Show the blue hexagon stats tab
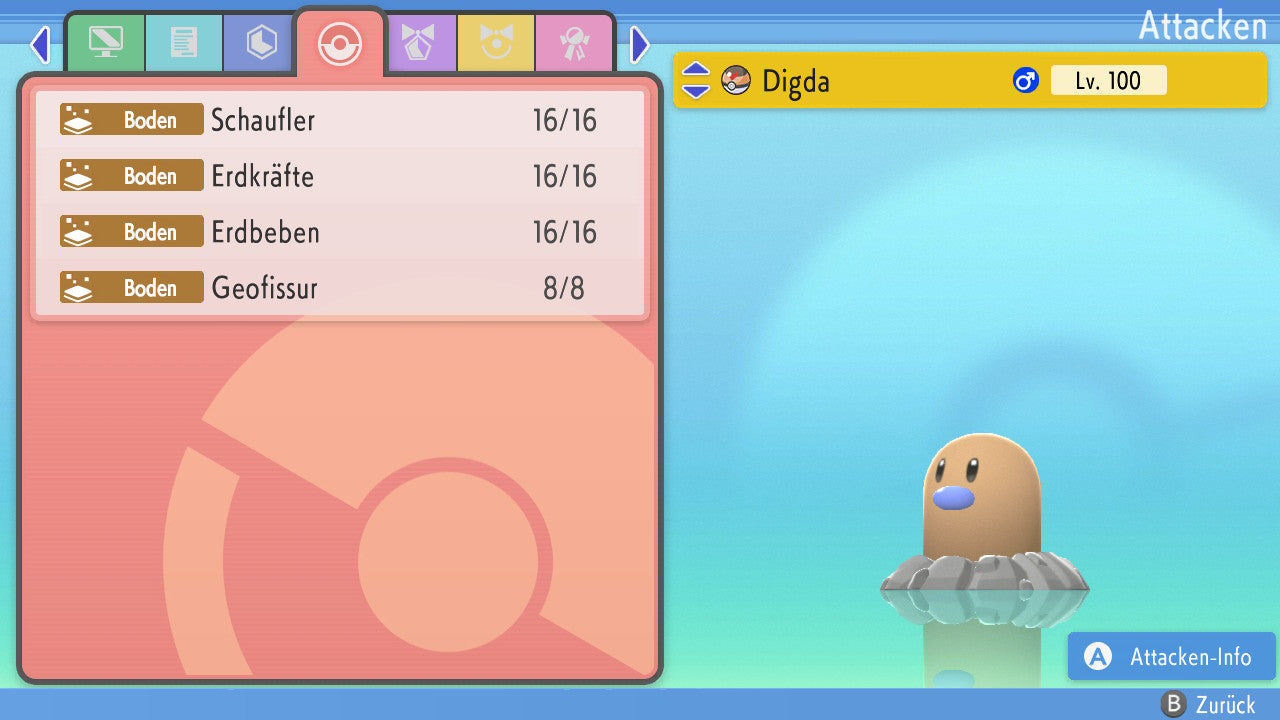1280x720 pixels. (262, 43)
